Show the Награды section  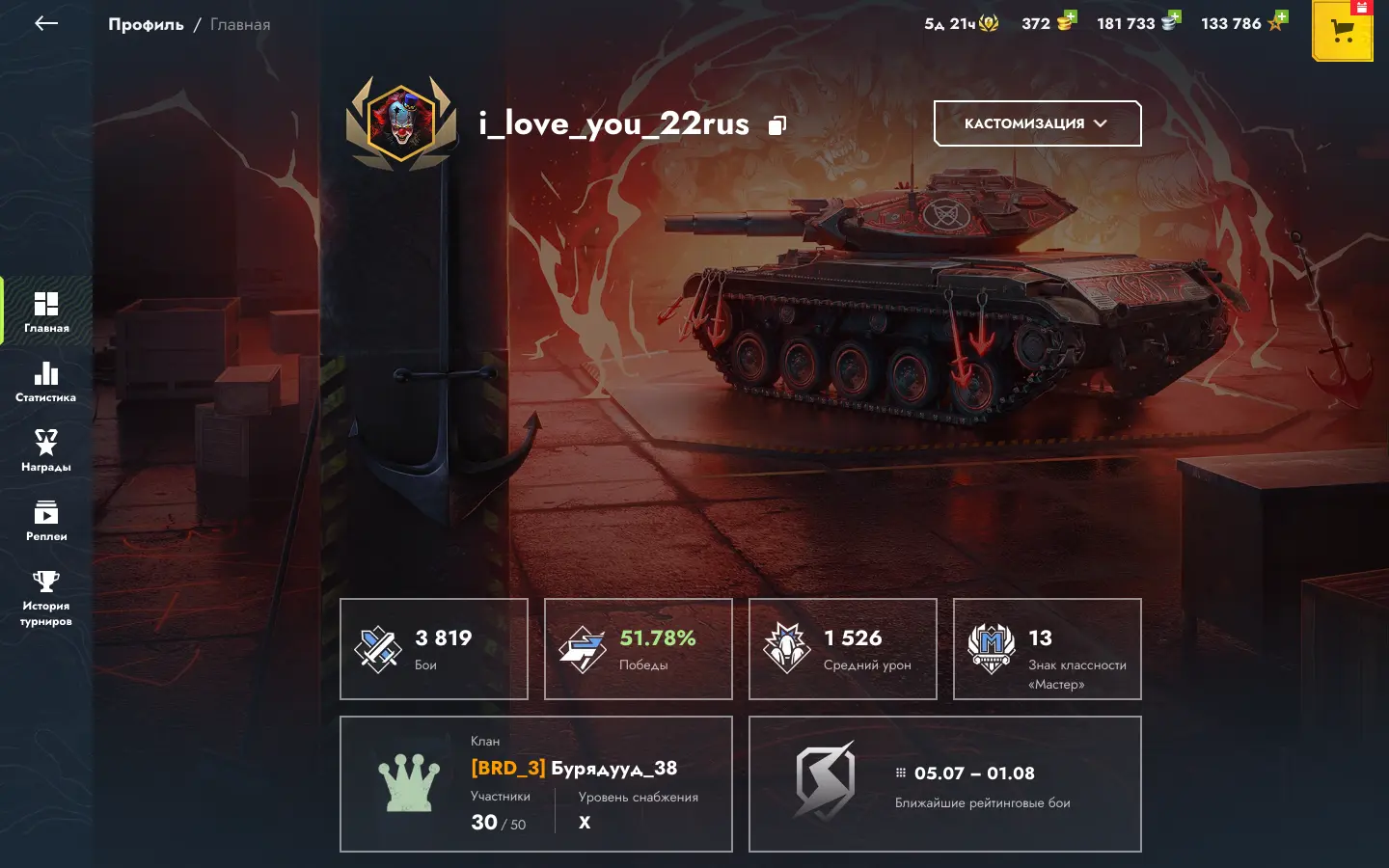46,451
